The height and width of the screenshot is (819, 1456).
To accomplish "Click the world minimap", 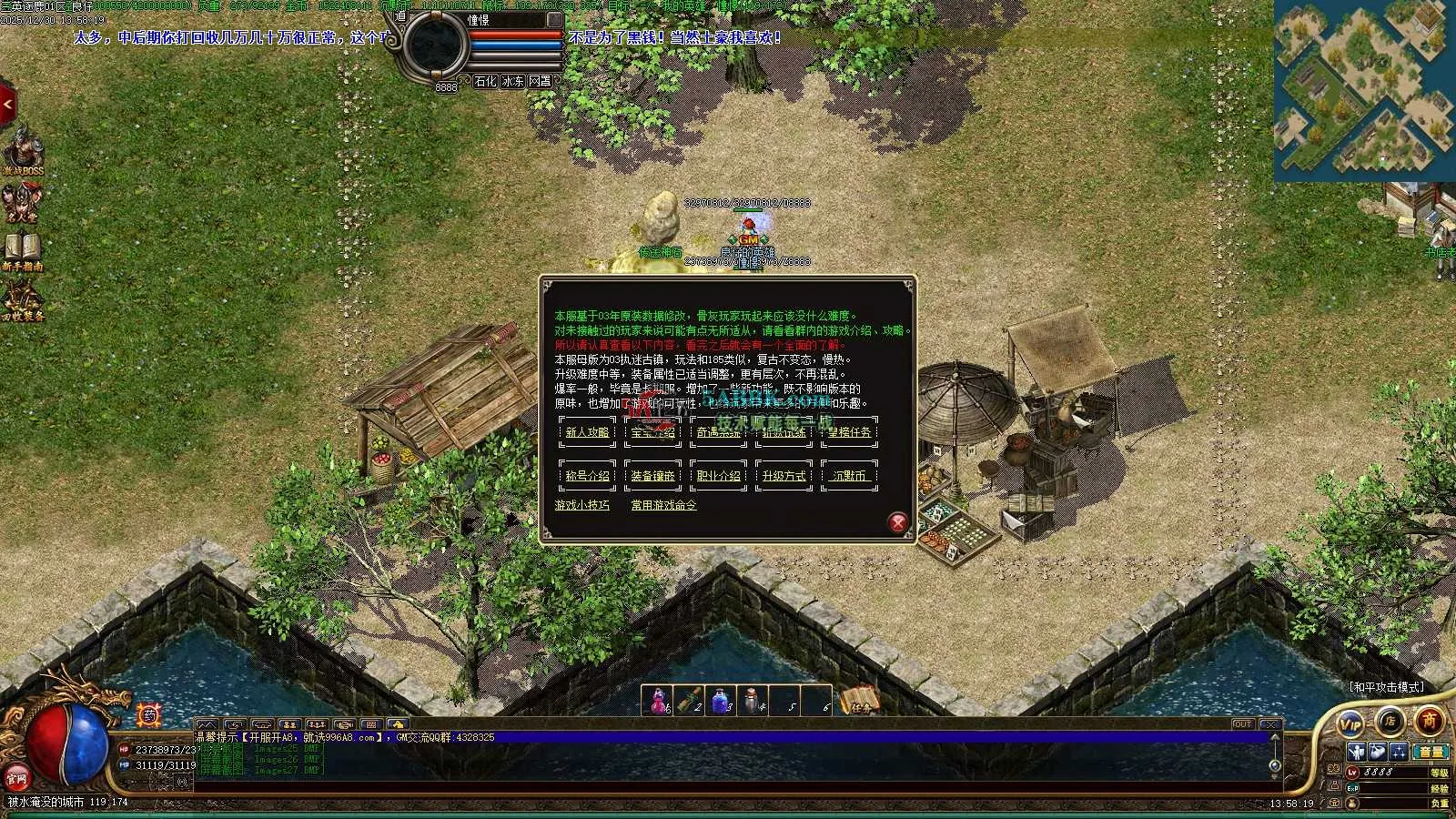I will tap(1363, 89).
